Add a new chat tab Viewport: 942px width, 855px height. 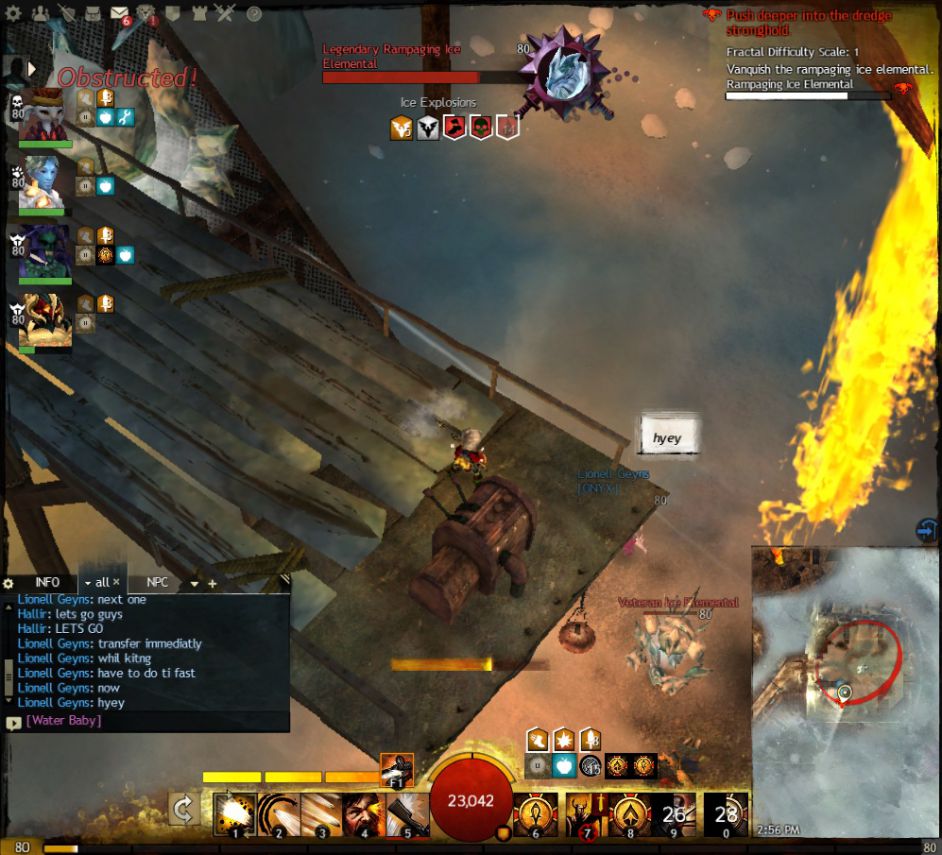(212, 583)
